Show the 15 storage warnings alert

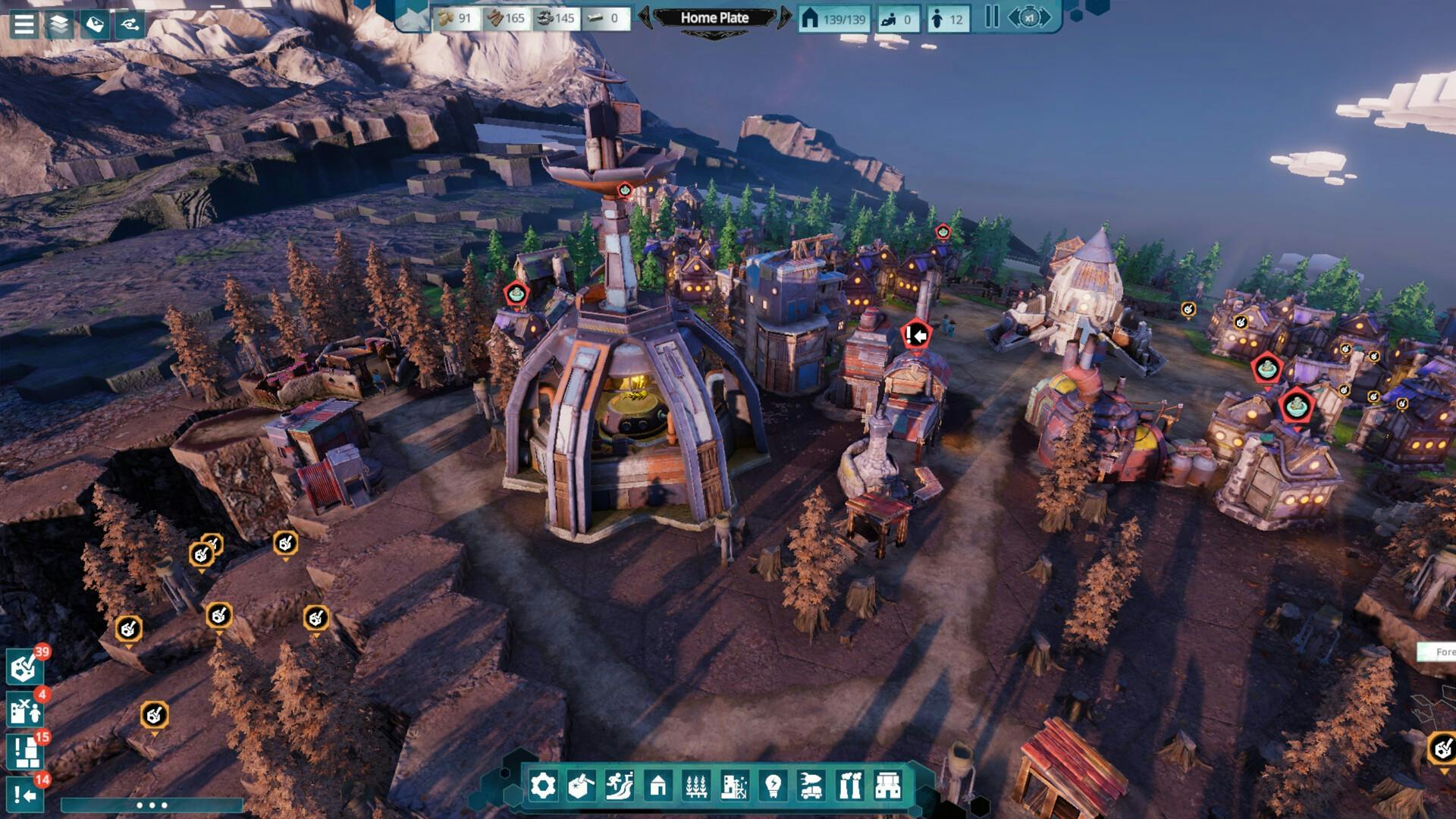[x=24, y=752]
